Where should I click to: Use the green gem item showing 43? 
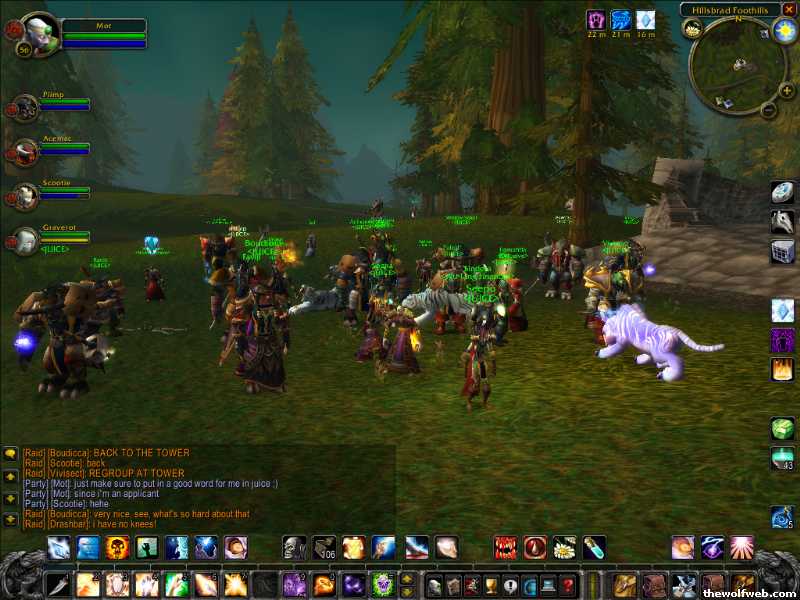pos(783,458)
